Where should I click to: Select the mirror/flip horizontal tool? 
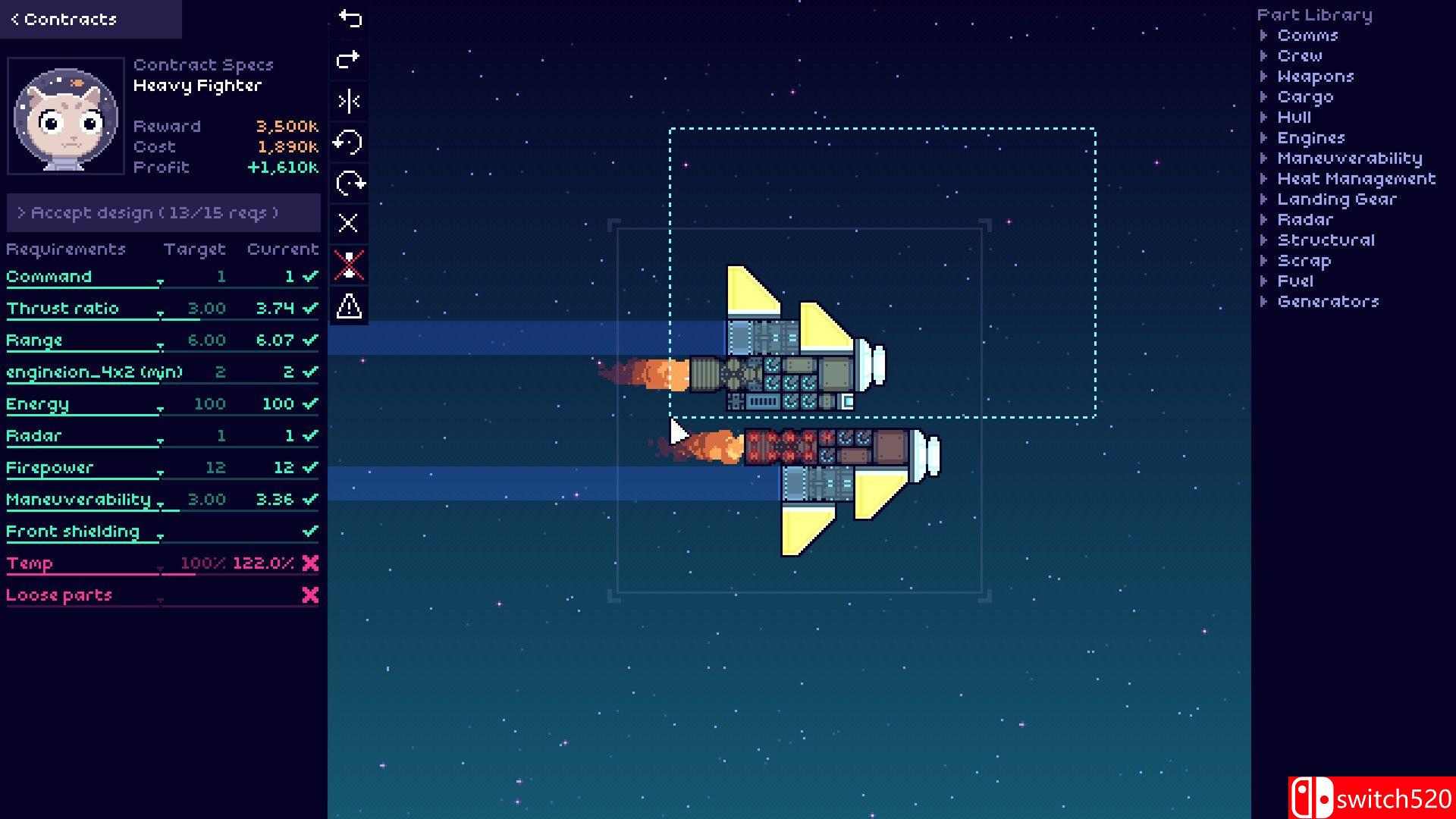349,101
